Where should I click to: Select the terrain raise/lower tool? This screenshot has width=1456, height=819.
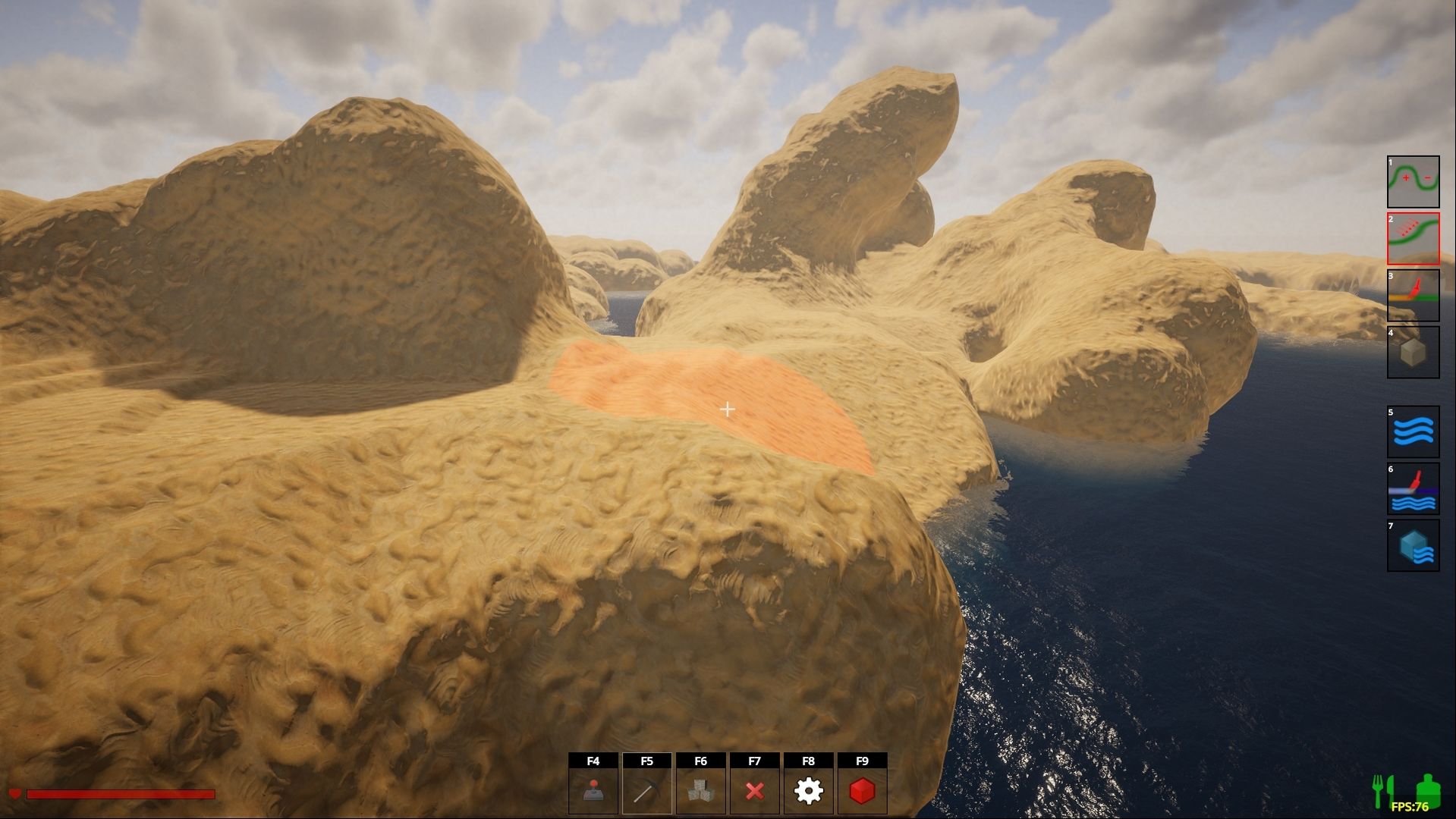[1413, 182]
